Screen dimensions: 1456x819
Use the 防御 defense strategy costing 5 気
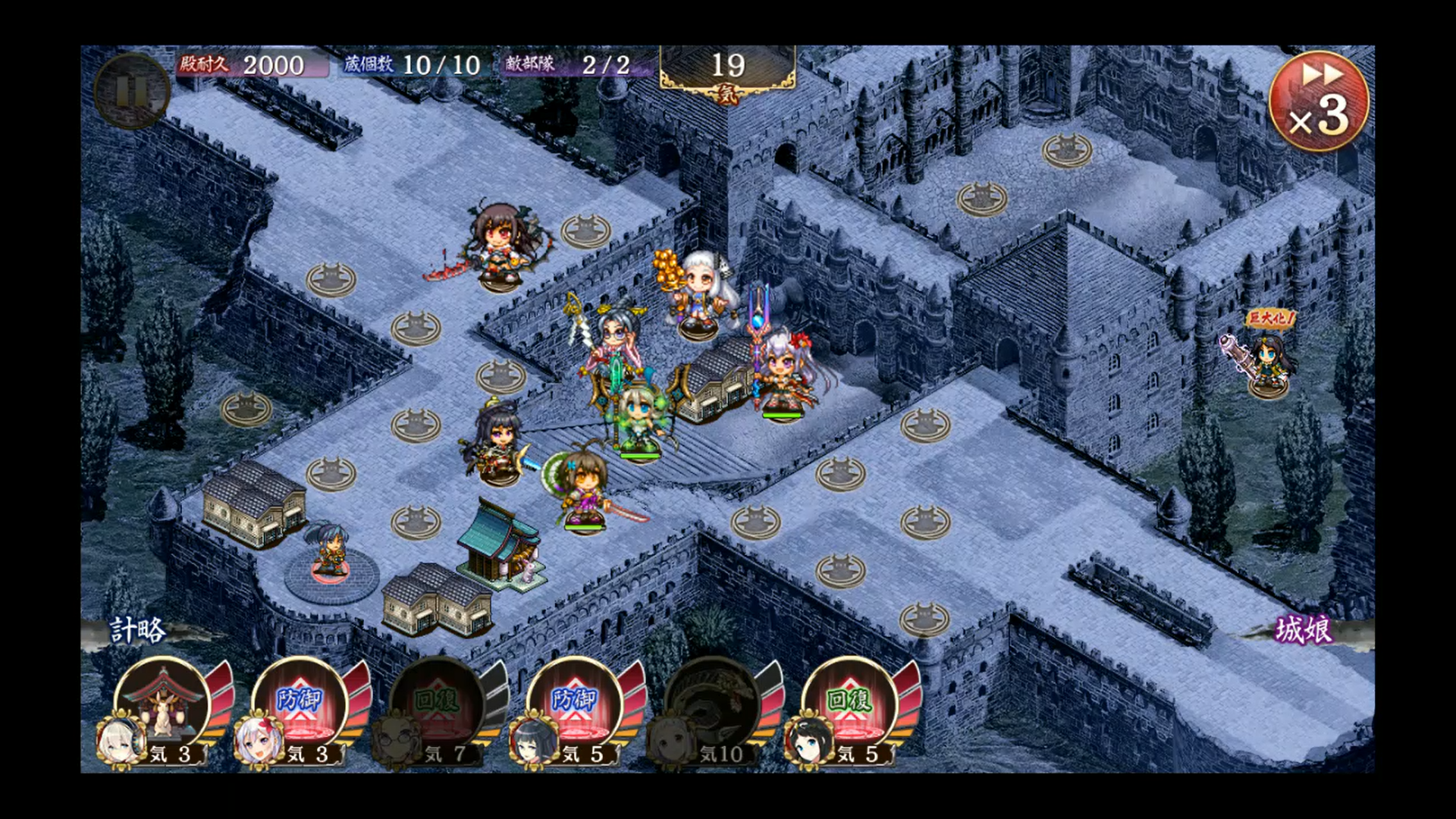[x=575, y=705]
